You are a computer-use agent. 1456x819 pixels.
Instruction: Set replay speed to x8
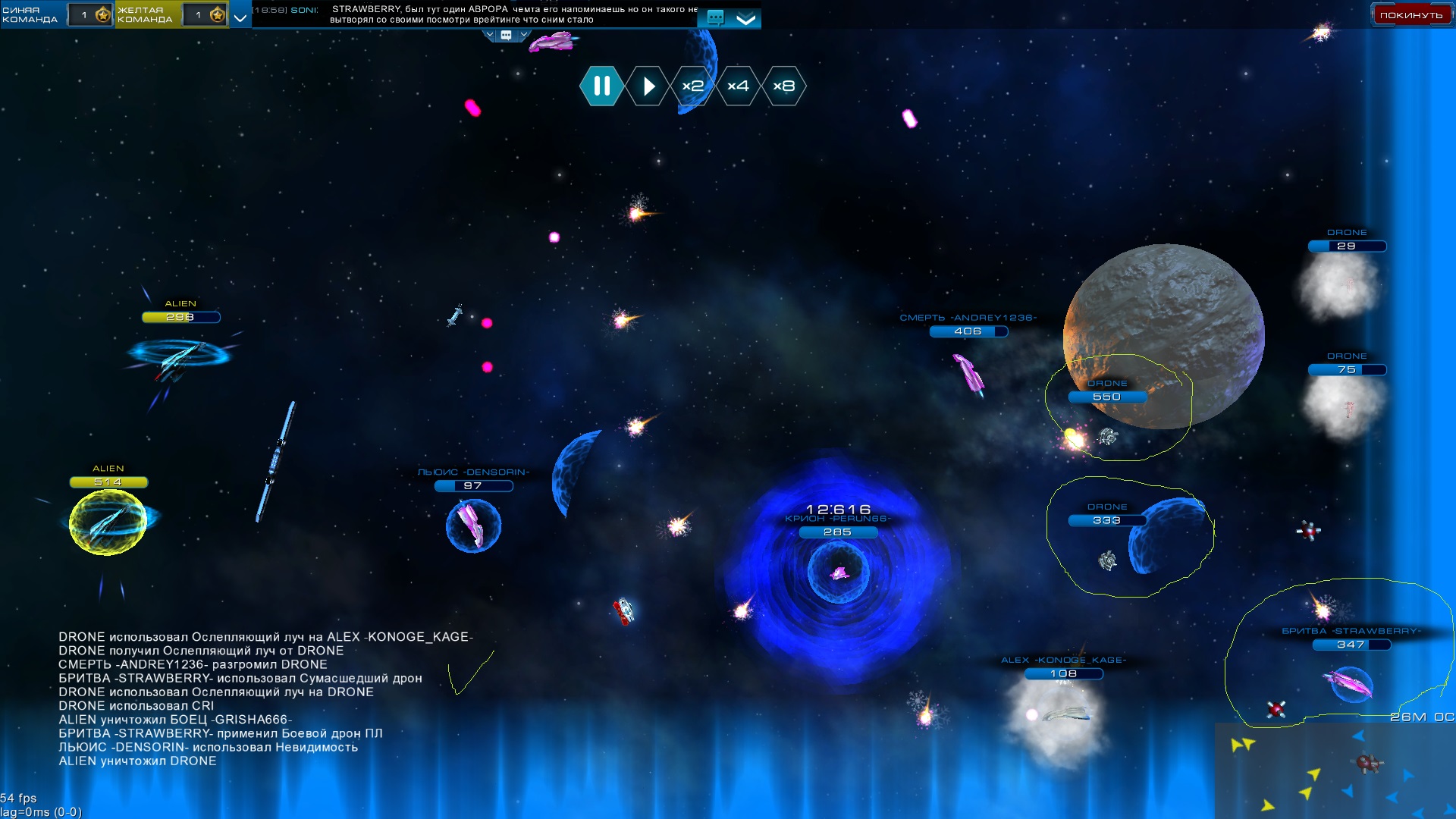pos(783,86)
